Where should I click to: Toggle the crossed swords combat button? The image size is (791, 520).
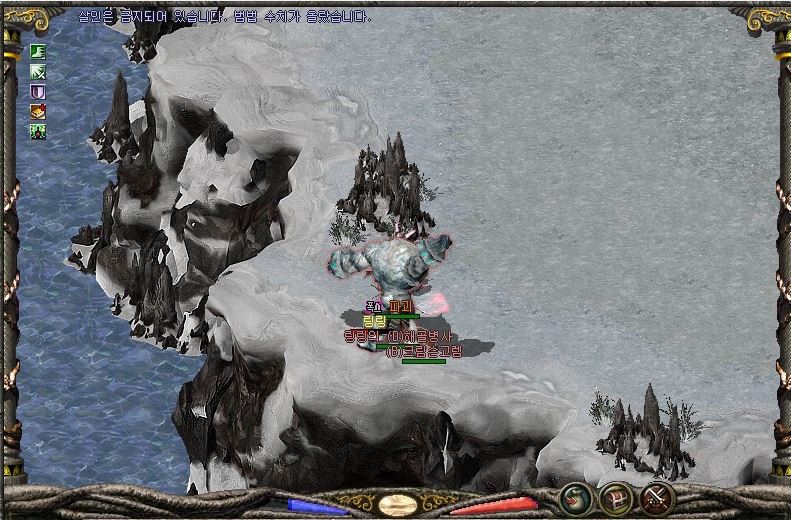click(657, 497)
